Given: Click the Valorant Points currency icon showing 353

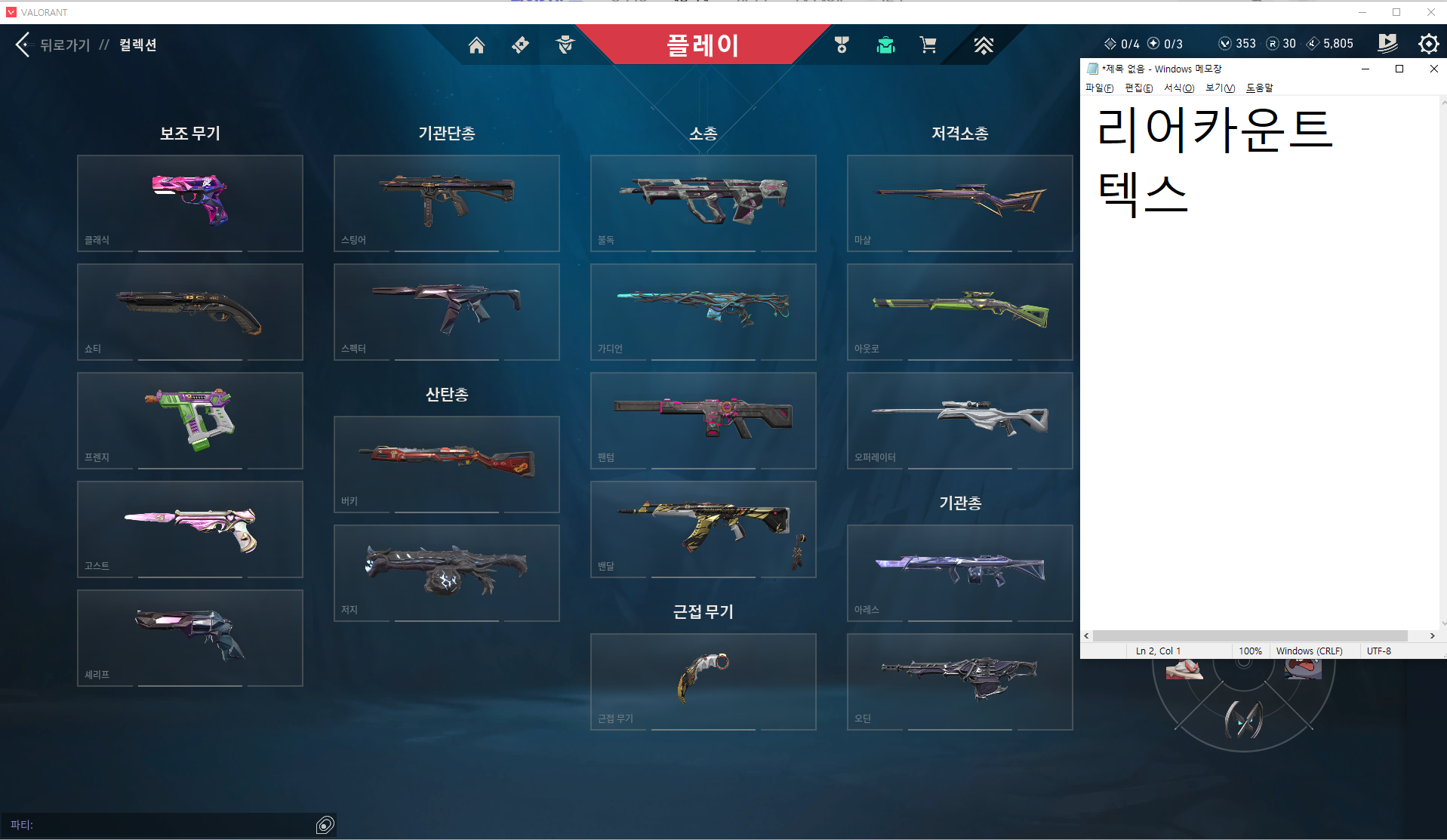Looking at the screenshot, I should point(1227,43).
